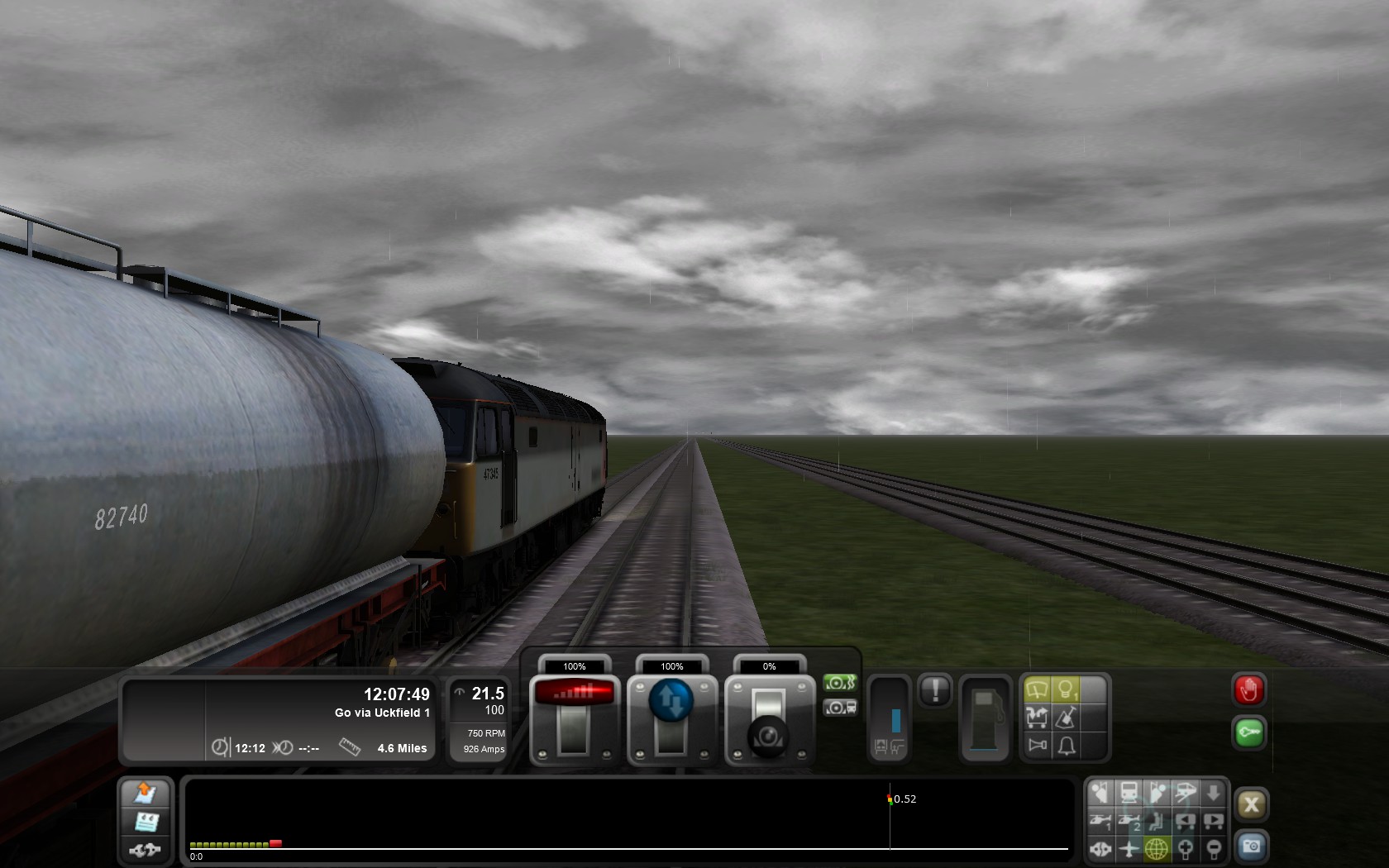
Task: Open the green globe map view
Action: coord(1157,848)
